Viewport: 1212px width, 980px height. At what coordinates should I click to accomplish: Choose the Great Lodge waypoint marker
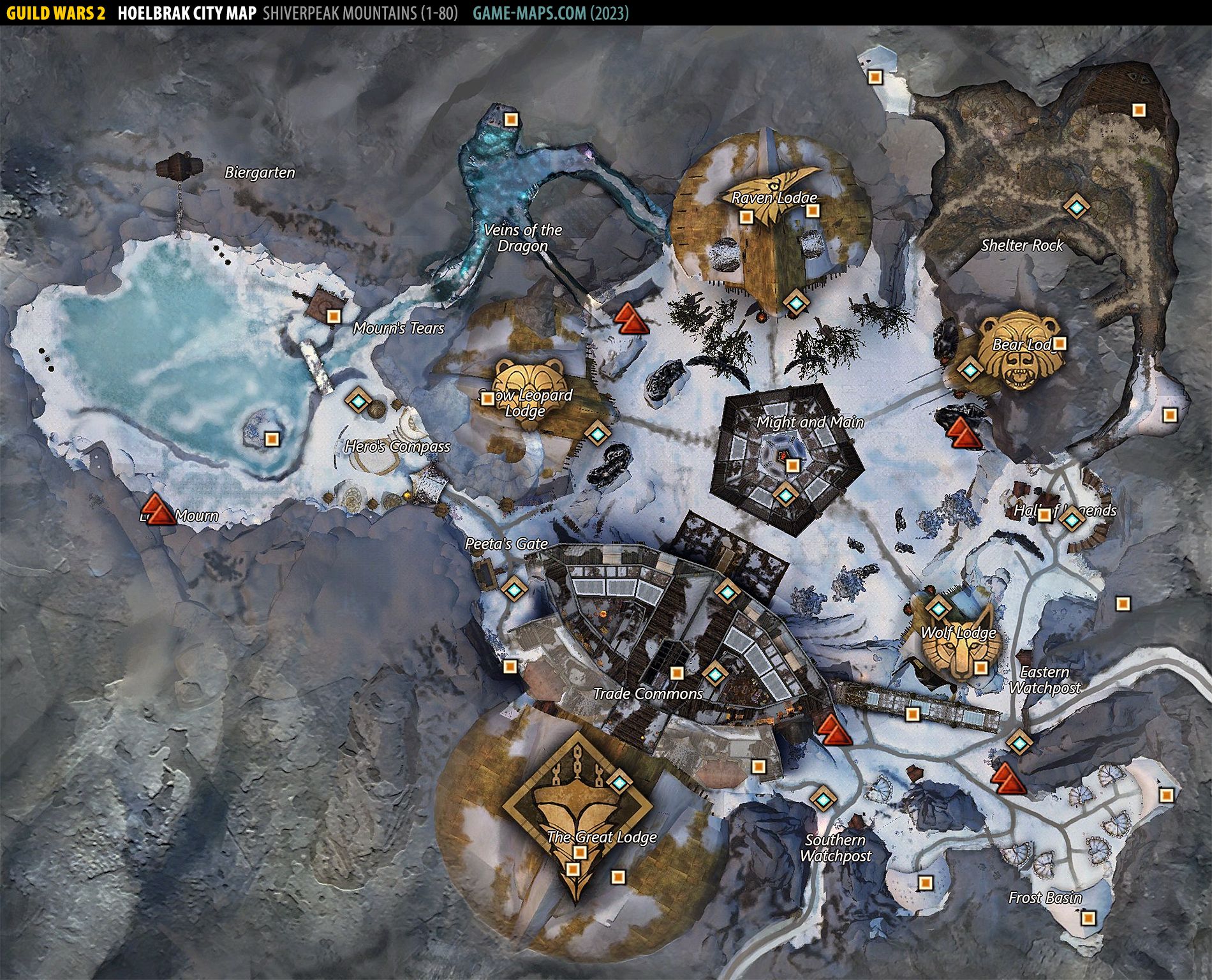[618, 780]
